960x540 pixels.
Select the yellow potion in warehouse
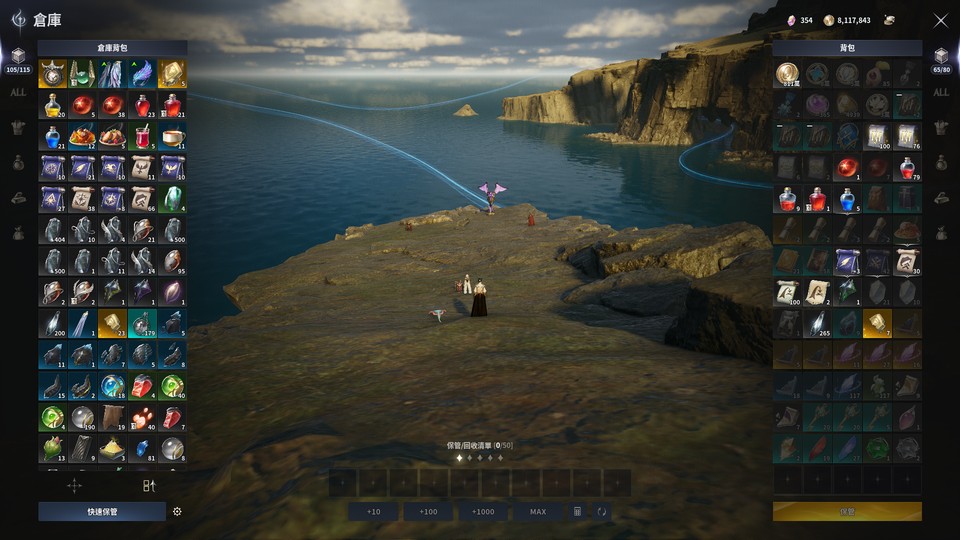53,105
